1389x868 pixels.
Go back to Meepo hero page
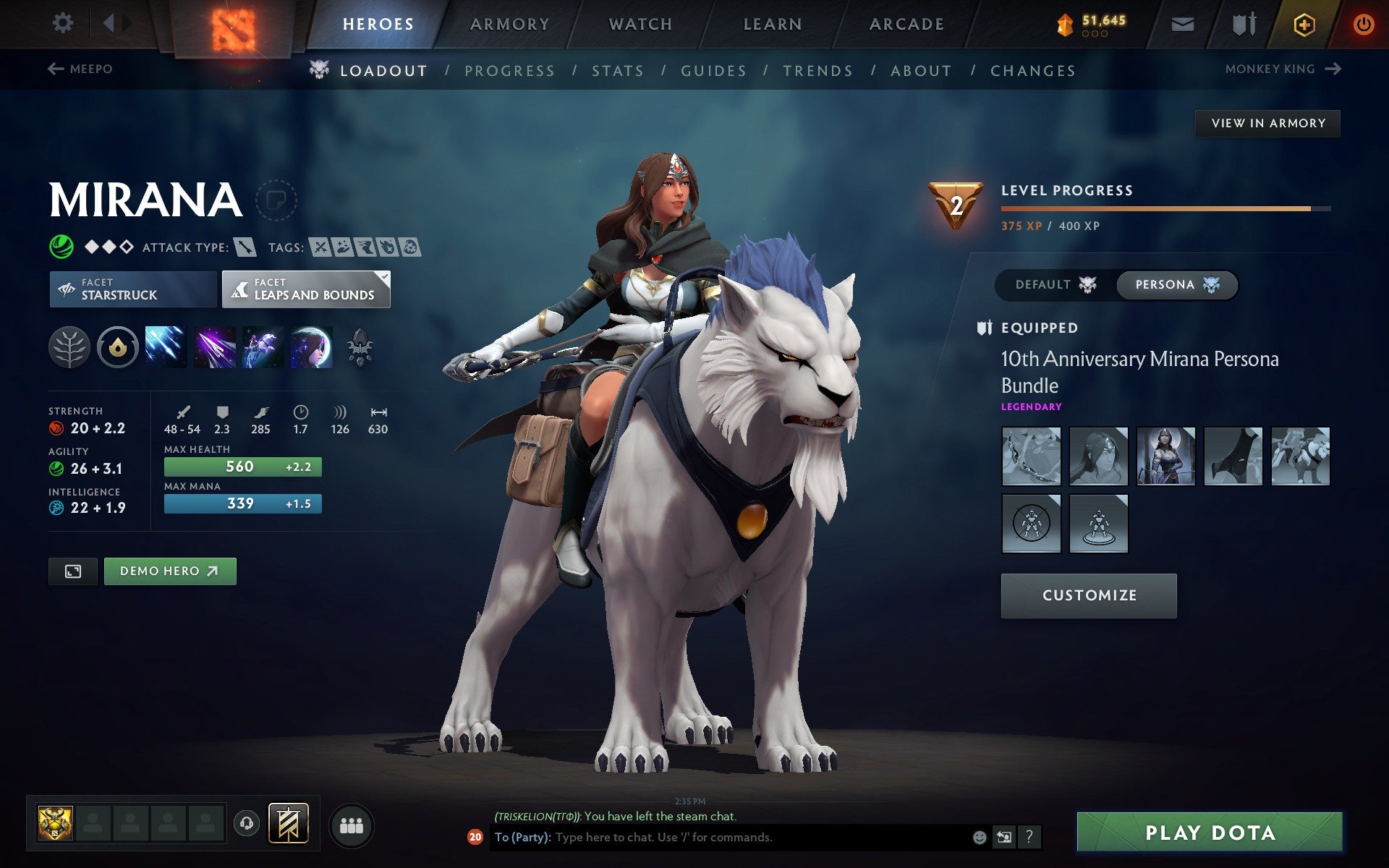pos(80,69)
